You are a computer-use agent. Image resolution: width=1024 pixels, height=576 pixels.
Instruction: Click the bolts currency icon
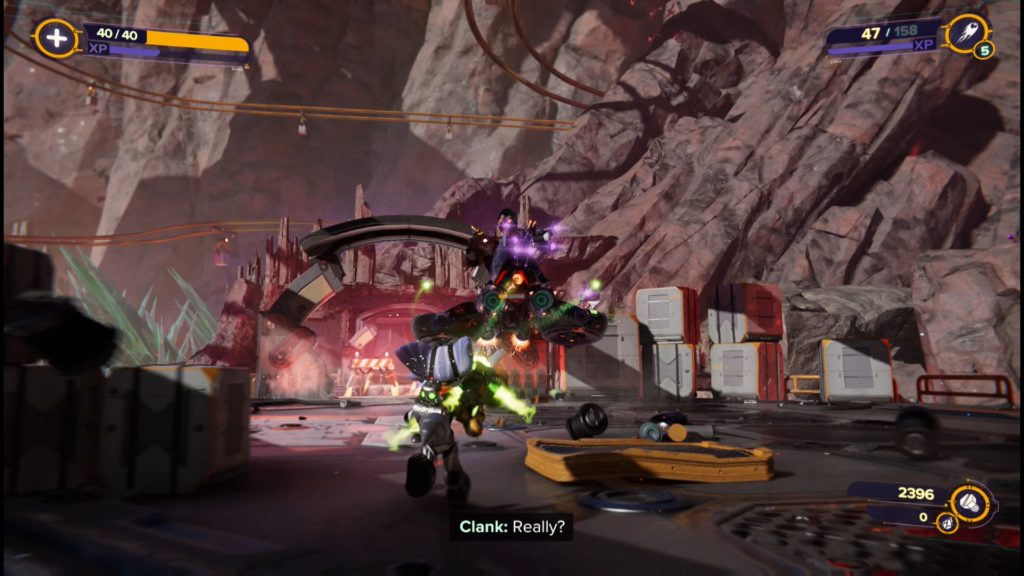coord(969,499)
